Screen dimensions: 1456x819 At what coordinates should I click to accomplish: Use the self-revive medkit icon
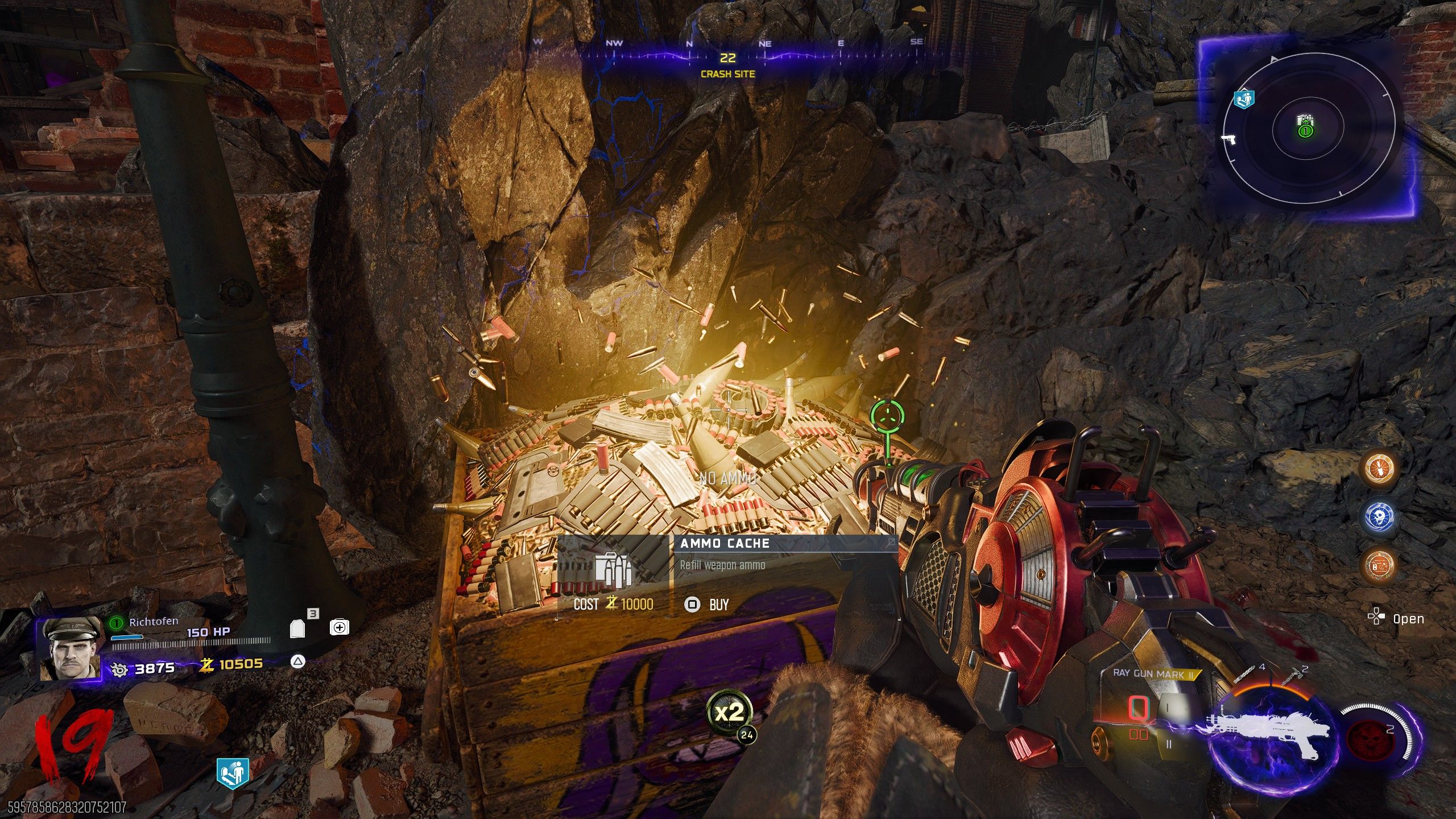340,627
